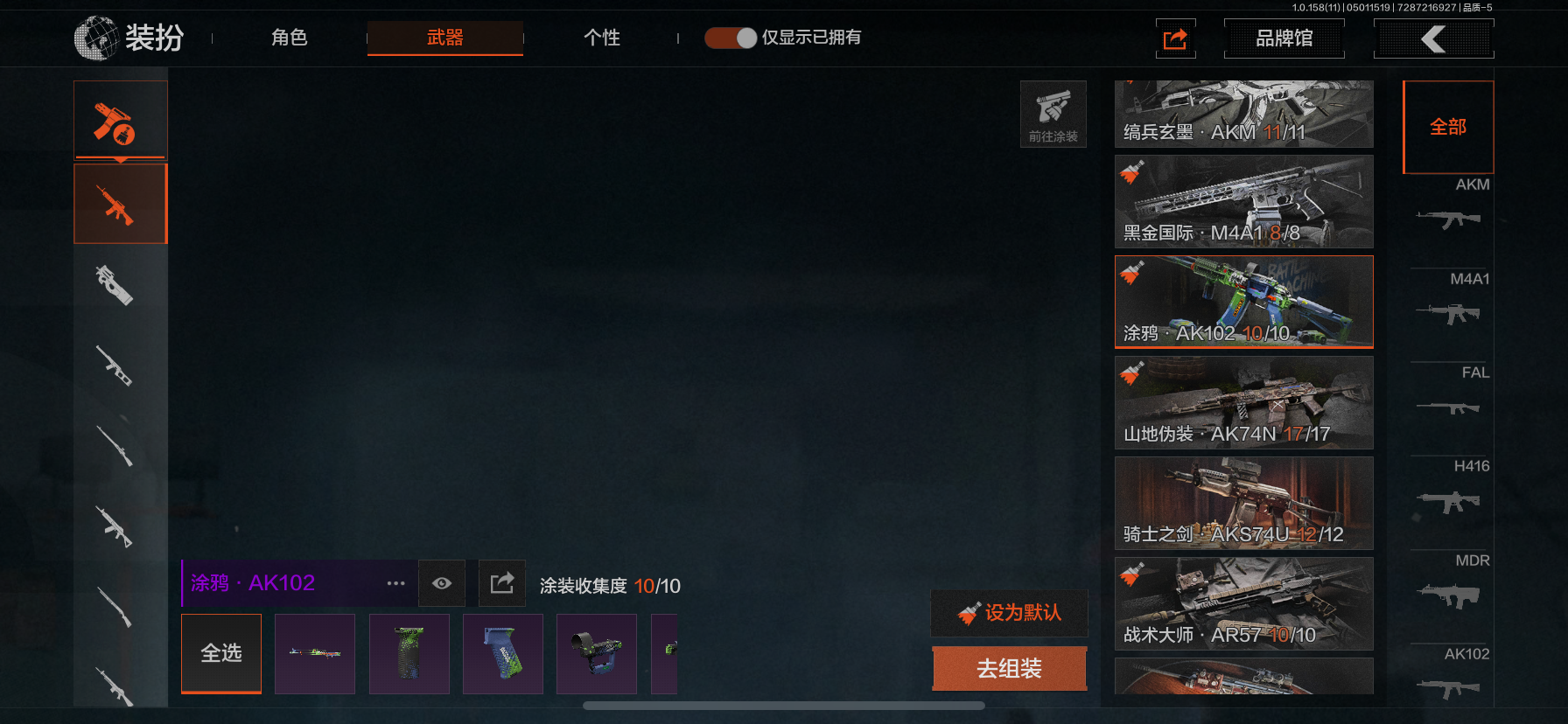Open the 个性 tab
Image resolution: width=1568 pixels, height=724 pixels.
601,38
